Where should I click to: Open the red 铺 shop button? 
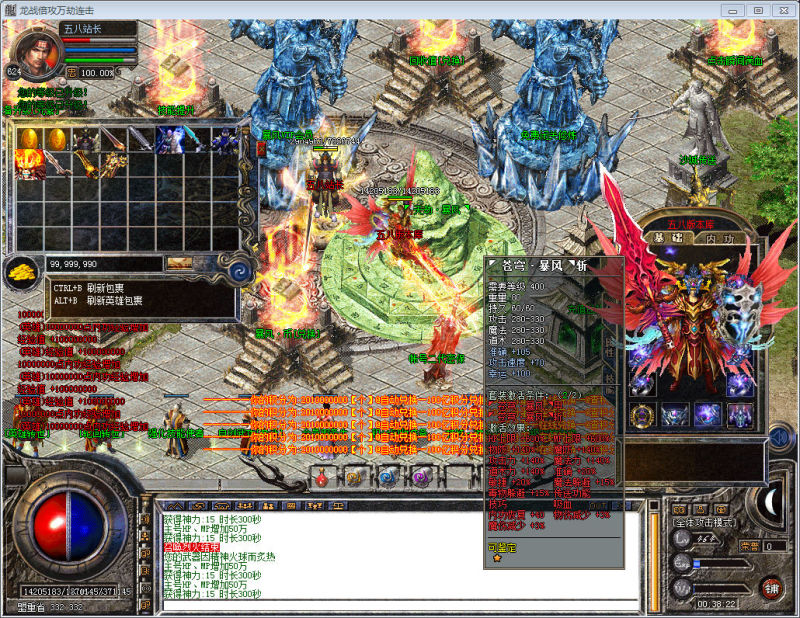(770, 588)
